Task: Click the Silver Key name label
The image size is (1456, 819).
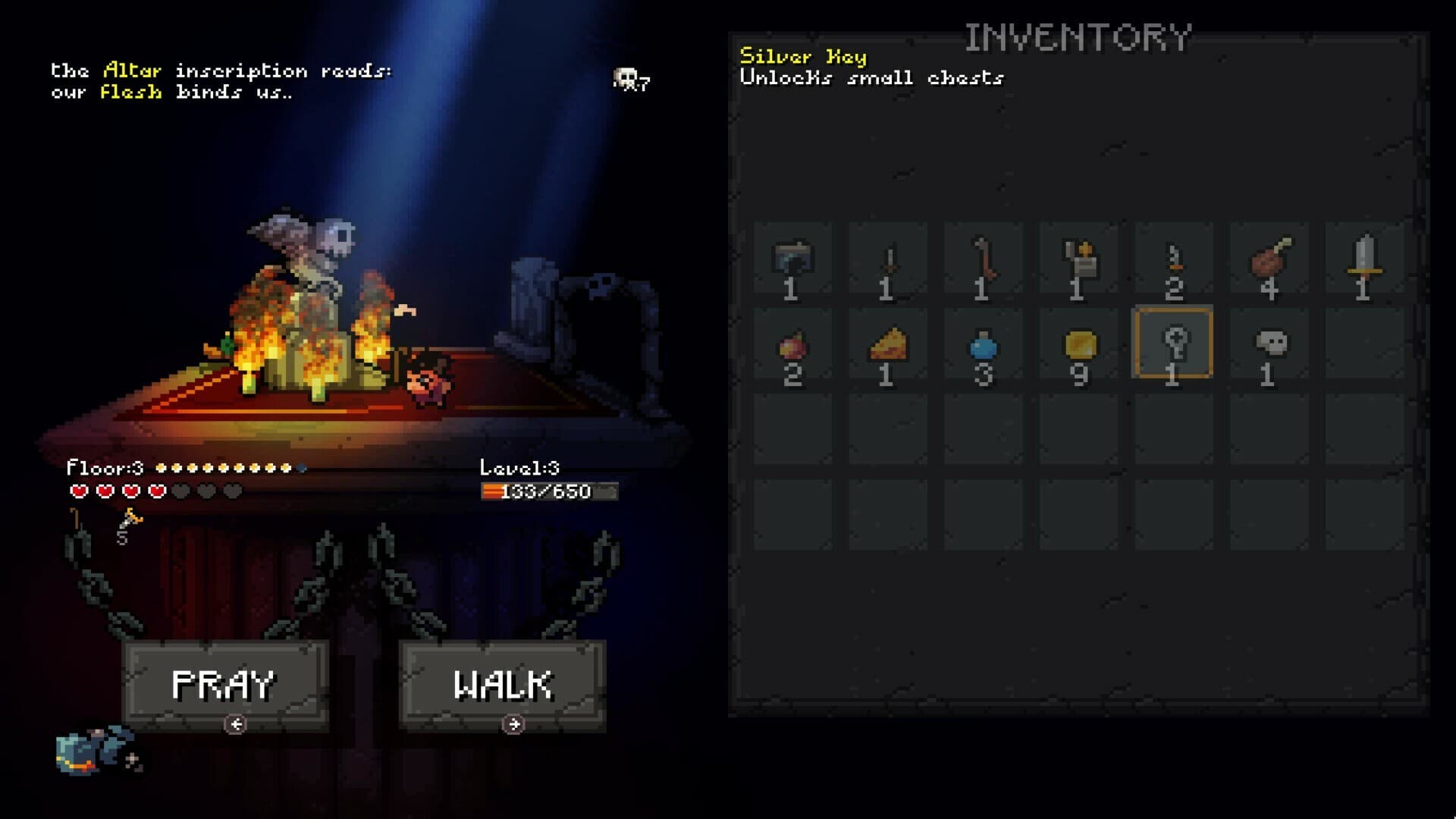Action: [804, 55]
